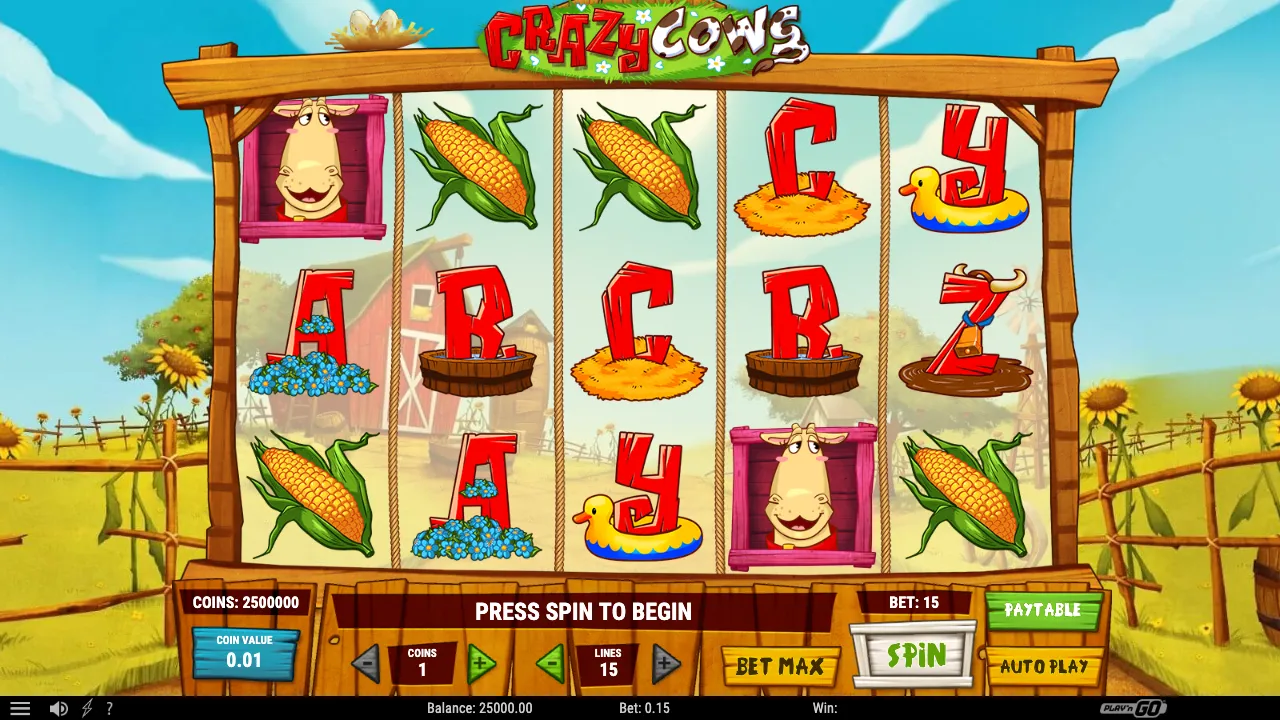
Task: Toggle sound with the speaker icon
Action: [x=58, y=708]
